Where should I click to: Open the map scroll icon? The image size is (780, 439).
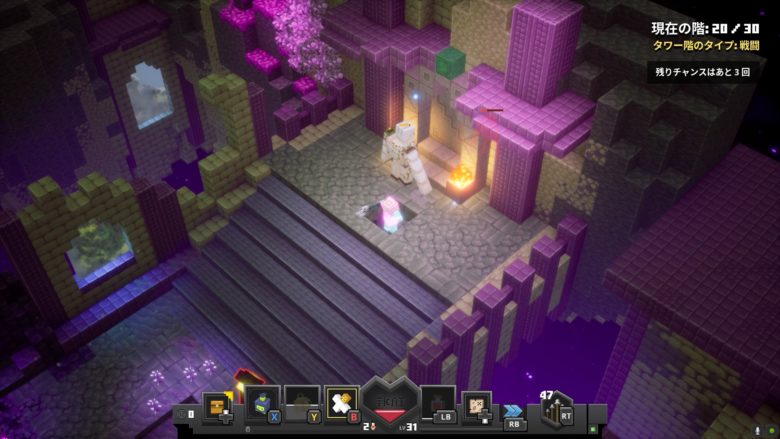477,403
